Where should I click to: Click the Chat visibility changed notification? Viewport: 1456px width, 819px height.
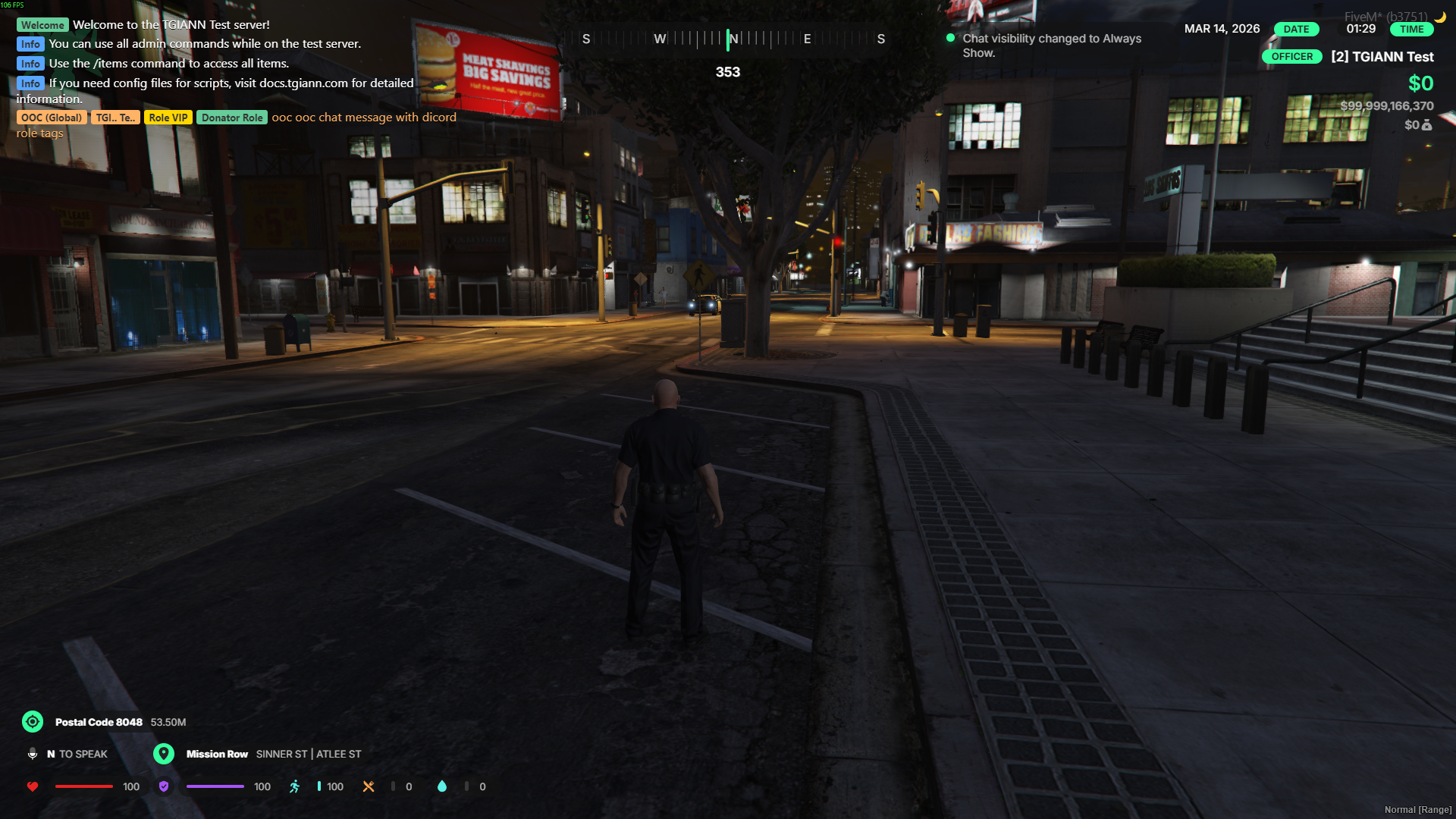(x=1051, y=45)
